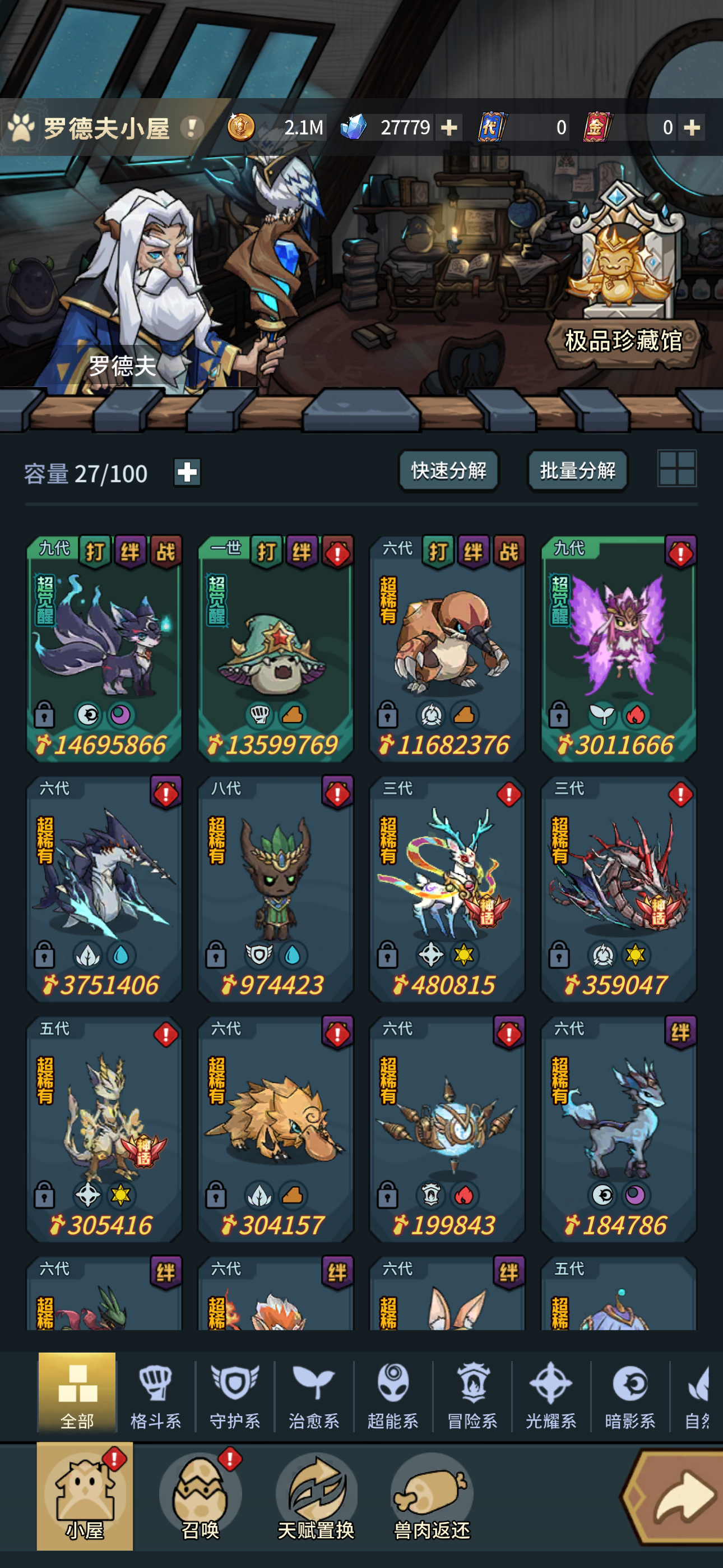Tap the plus to expand 容量 capacity
This screenshot has height=1568, width=723.
(187, 472)
